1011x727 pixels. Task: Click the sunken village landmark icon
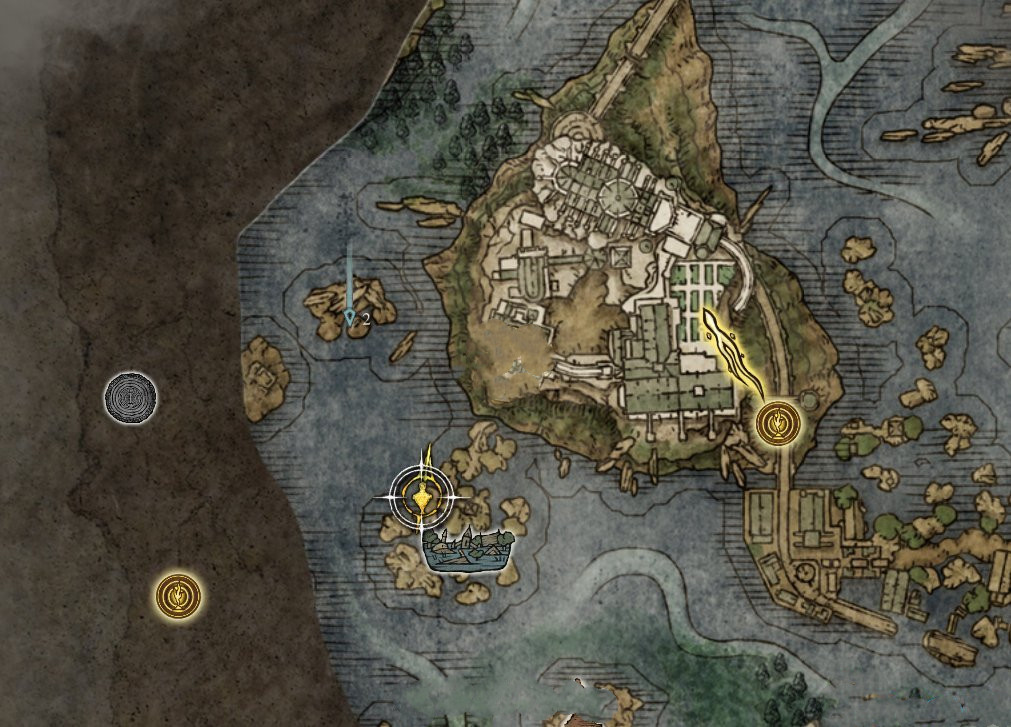click(468, 552)
